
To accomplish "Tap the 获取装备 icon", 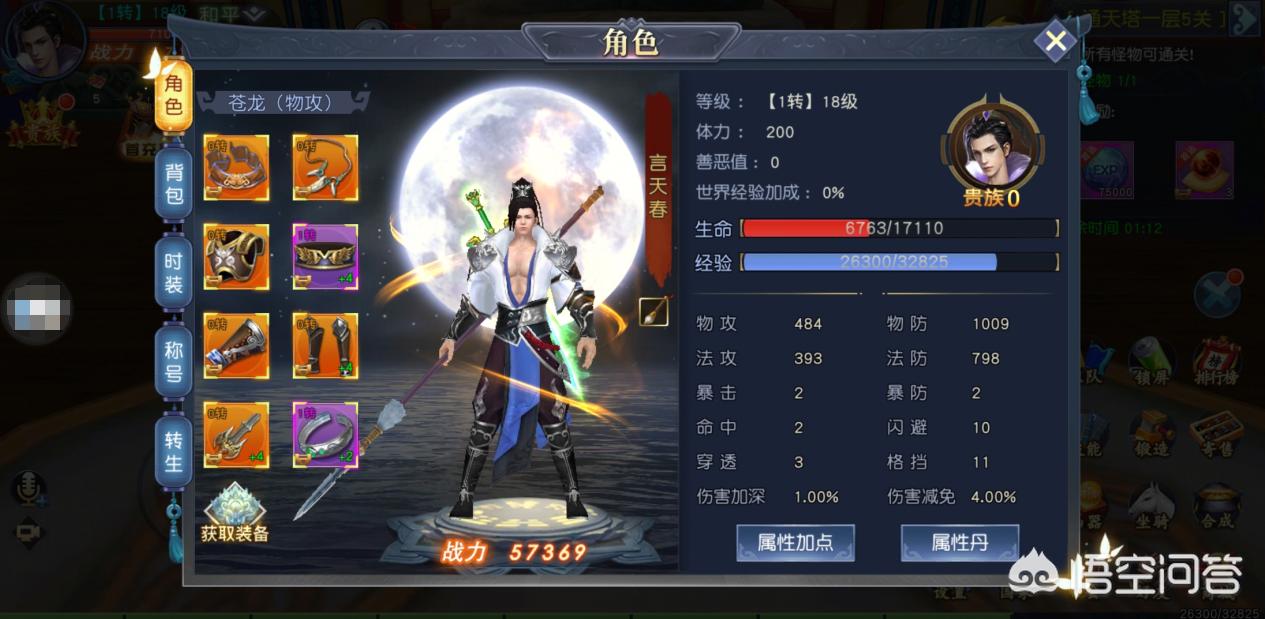I will click(x=235, y=513).
